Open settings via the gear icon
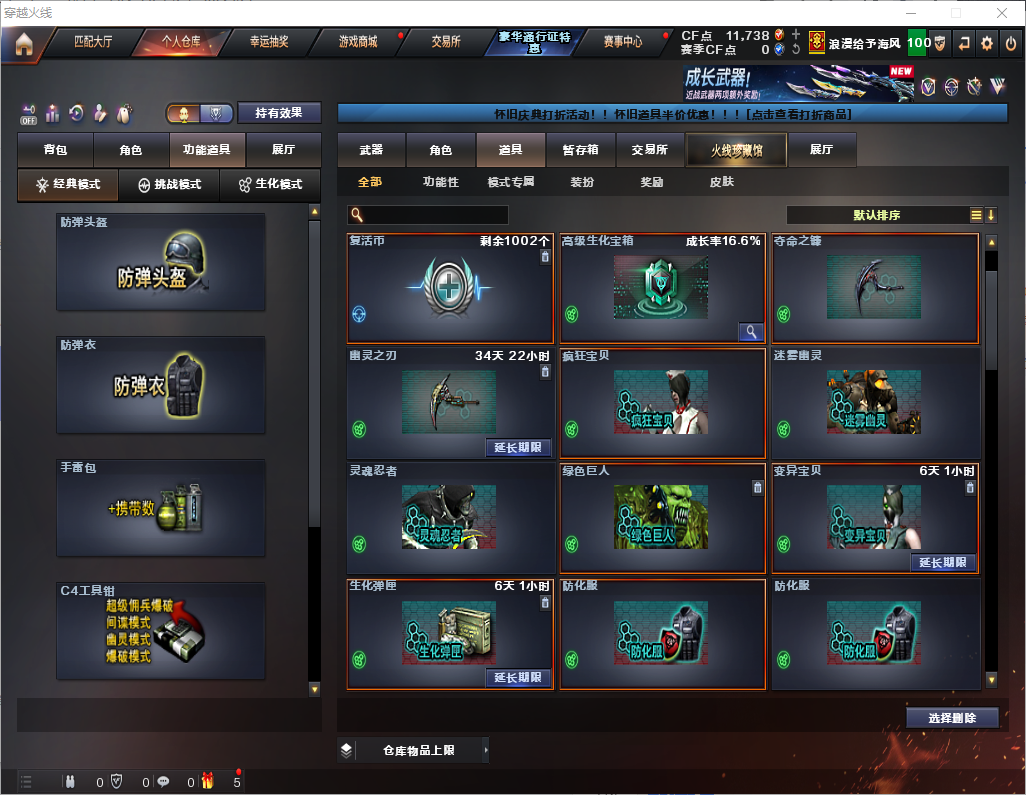1026x795 pixels. click(987, 43)
